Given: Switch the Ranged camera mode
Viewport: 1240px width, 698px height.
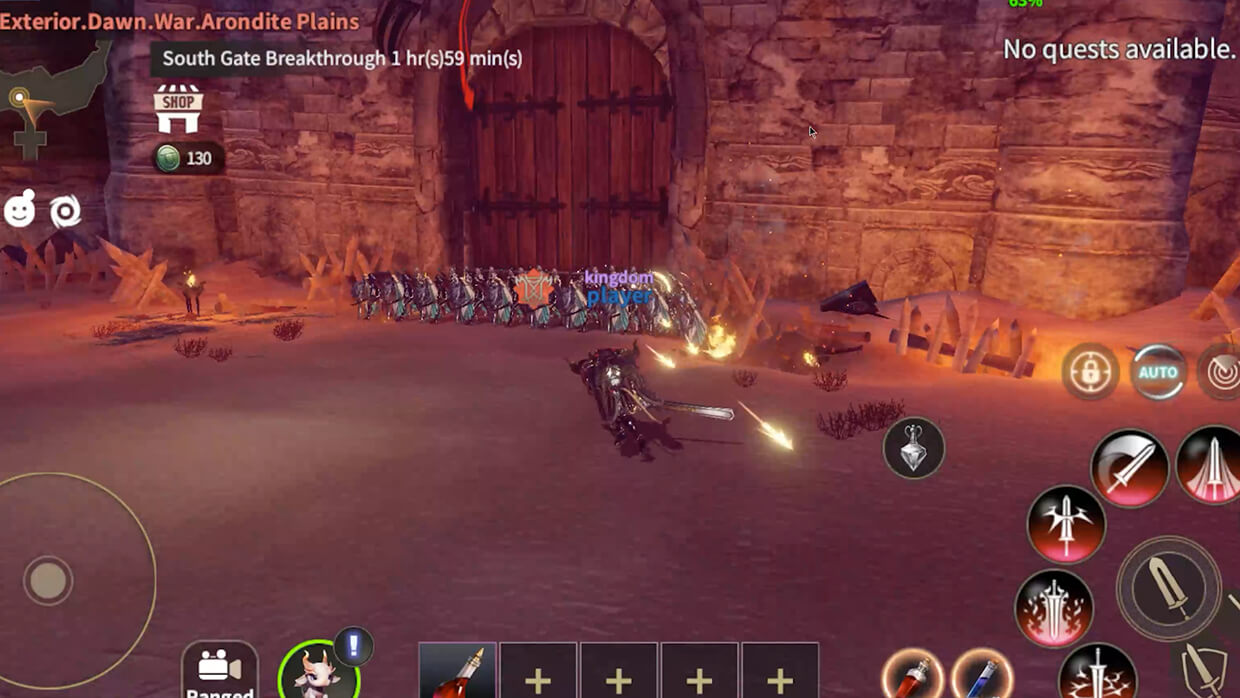Looking at the screenshot, I should click(x=220, y=671).
